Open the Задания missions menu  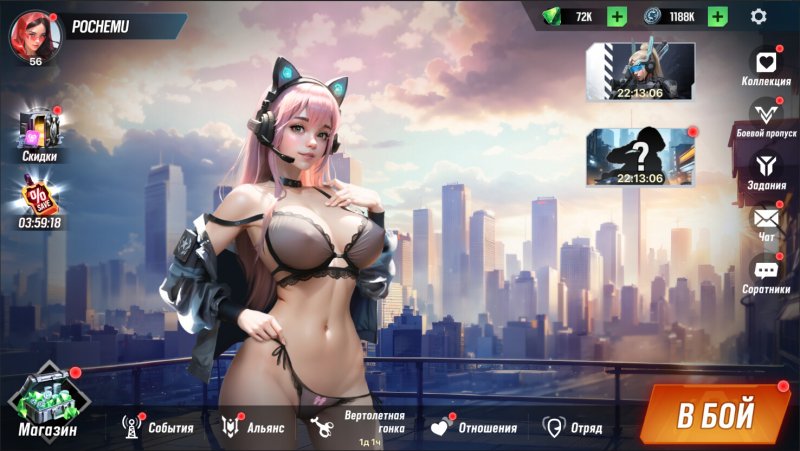766,166
